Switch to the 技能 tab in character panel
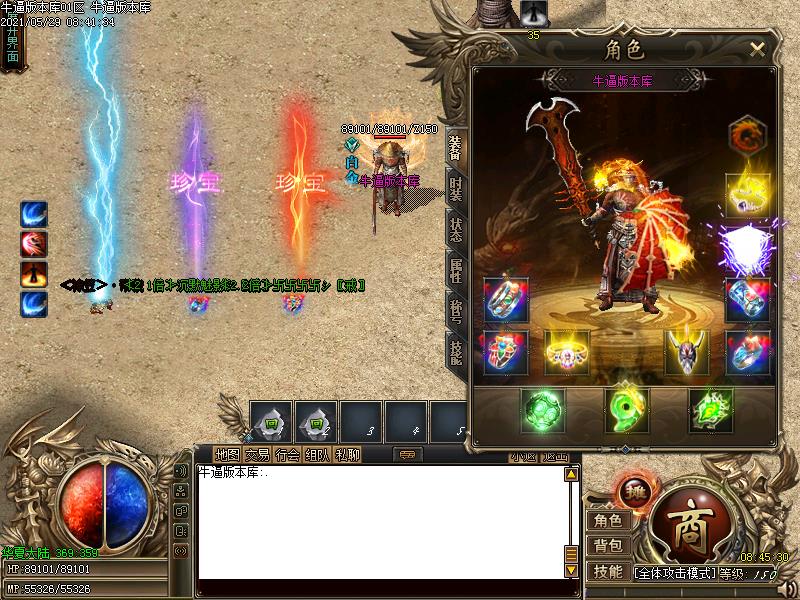800x600 pixels. (x=456, y=349)
